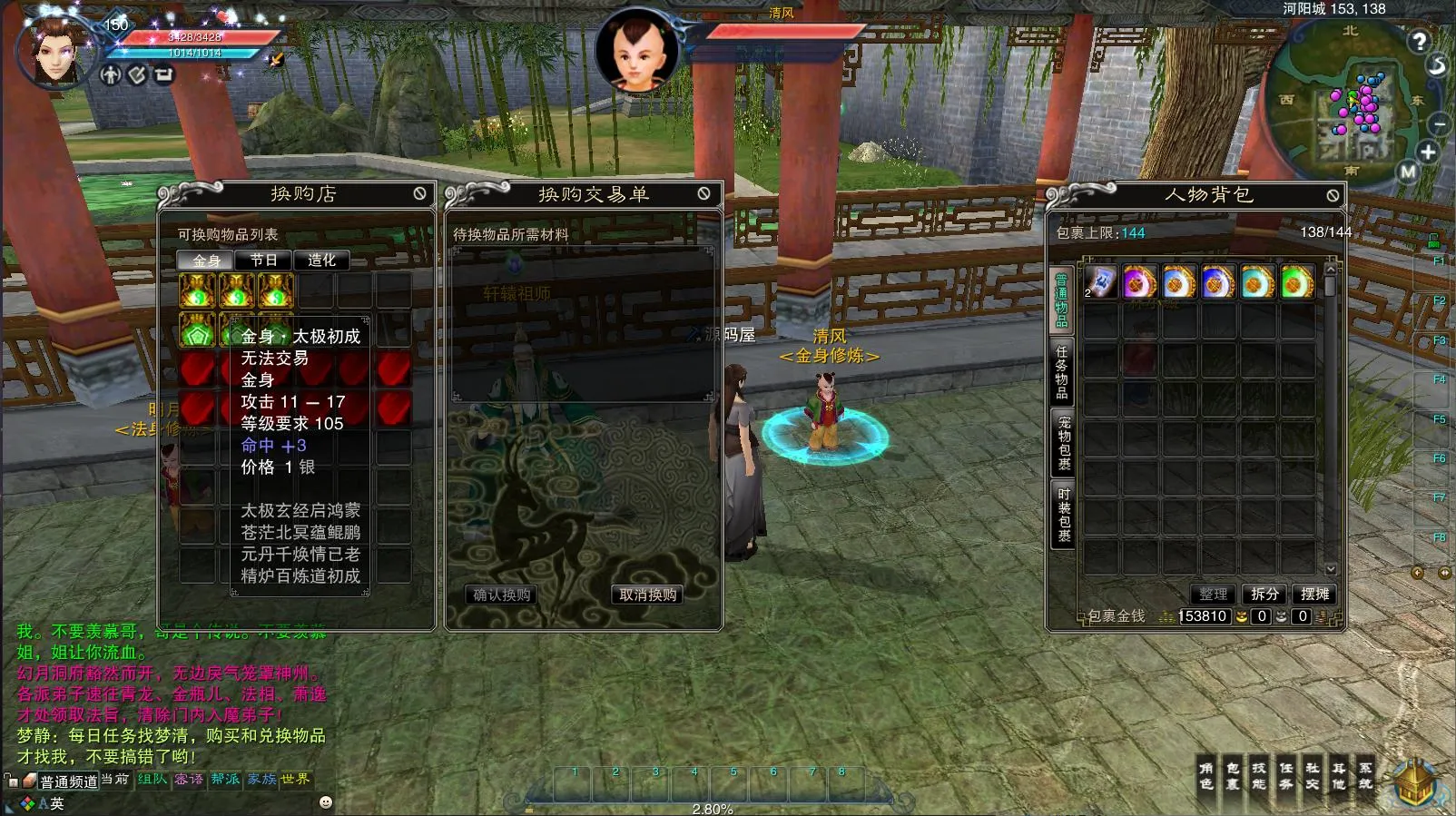Switch chat to the 世界 world channel
Viewport: 1456px width, 816px height.
pos(295,779)
